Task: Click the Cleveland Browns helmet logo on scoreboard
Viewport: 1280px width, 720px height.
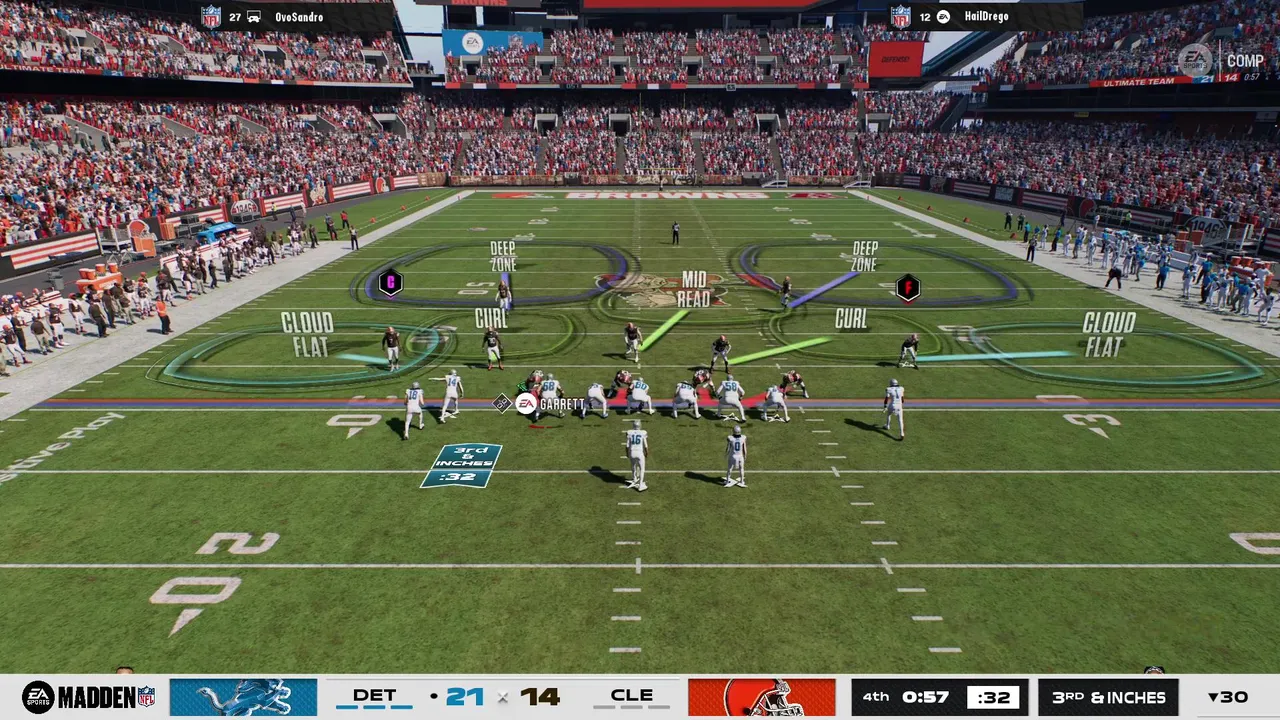Action: pos(761,697)
